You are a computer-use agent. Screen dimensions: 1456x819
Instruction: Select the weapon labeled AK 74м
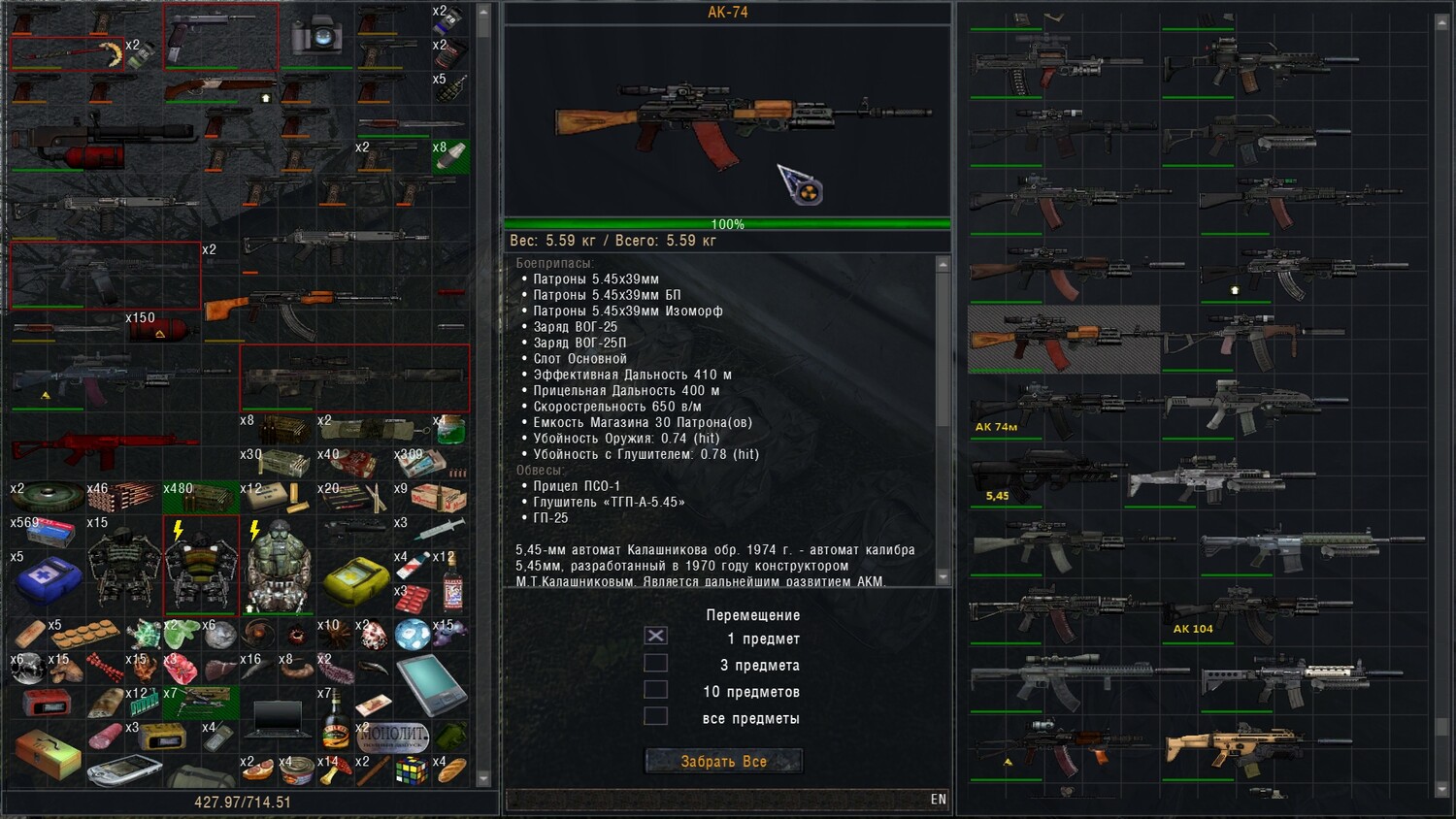pos(1063,407)
